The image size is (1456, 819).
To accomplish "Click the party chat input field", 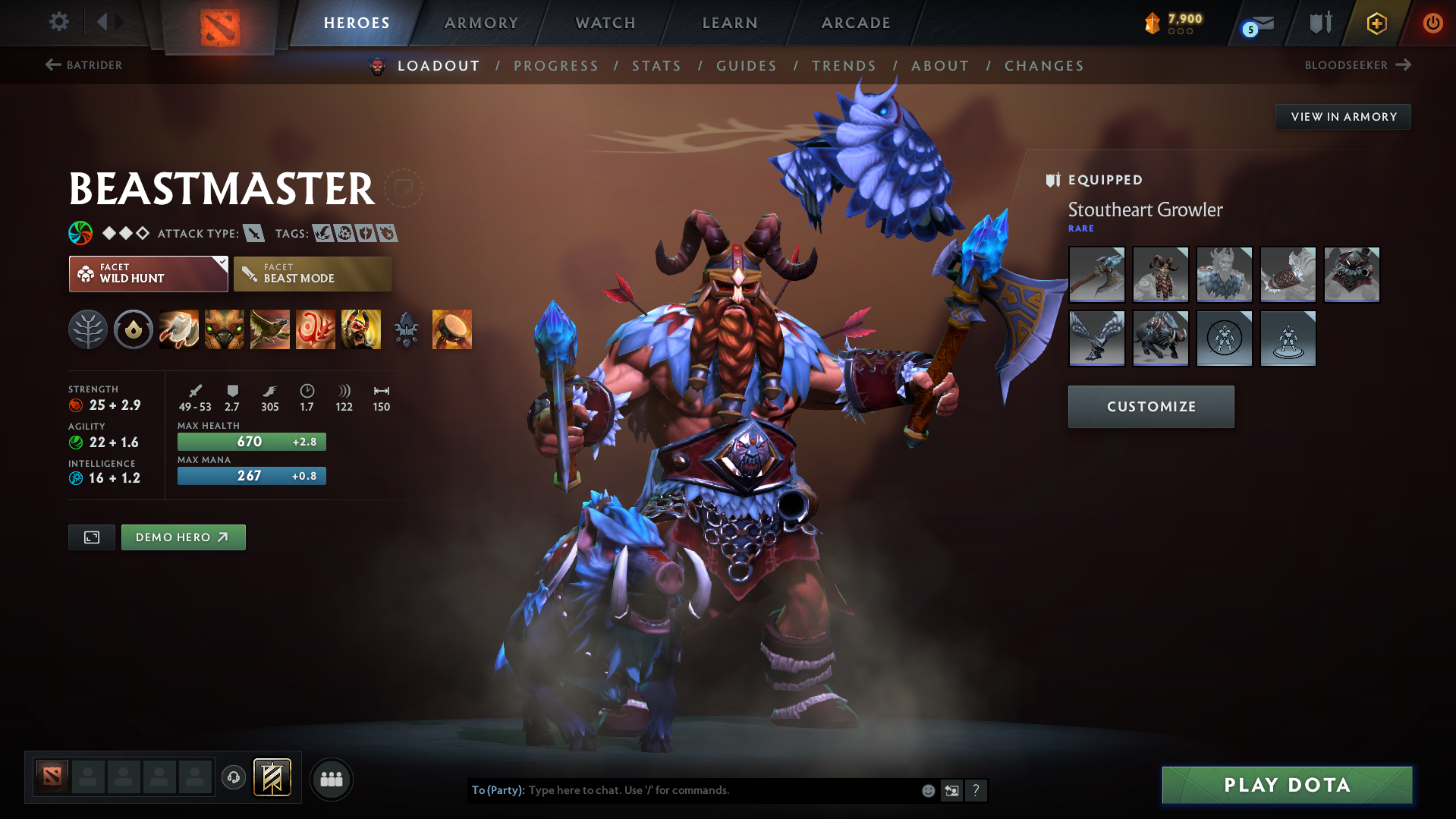I will pos(683,790).
